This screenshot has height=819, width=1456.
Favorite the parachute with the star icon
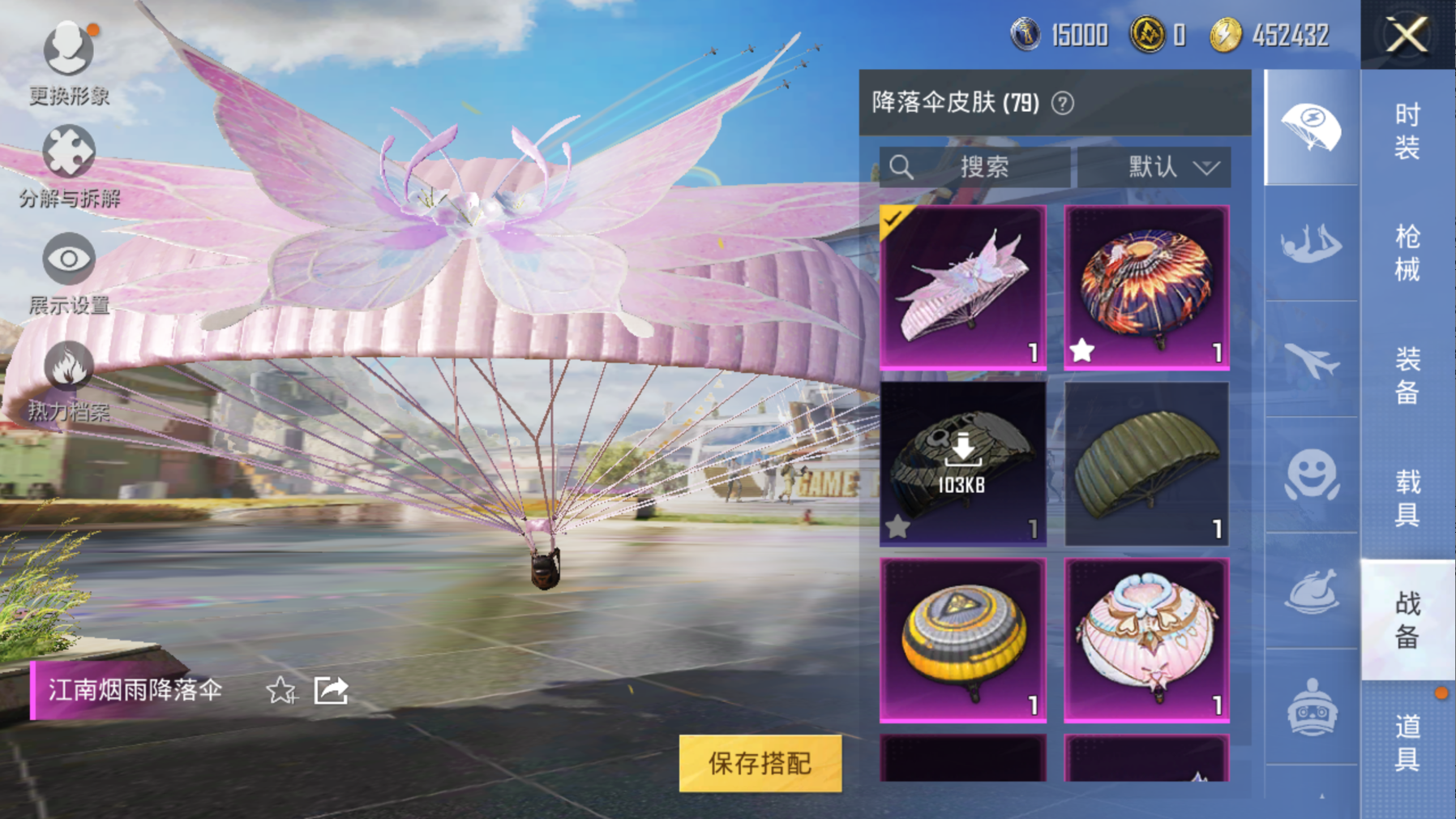click(x=281, y=691)
